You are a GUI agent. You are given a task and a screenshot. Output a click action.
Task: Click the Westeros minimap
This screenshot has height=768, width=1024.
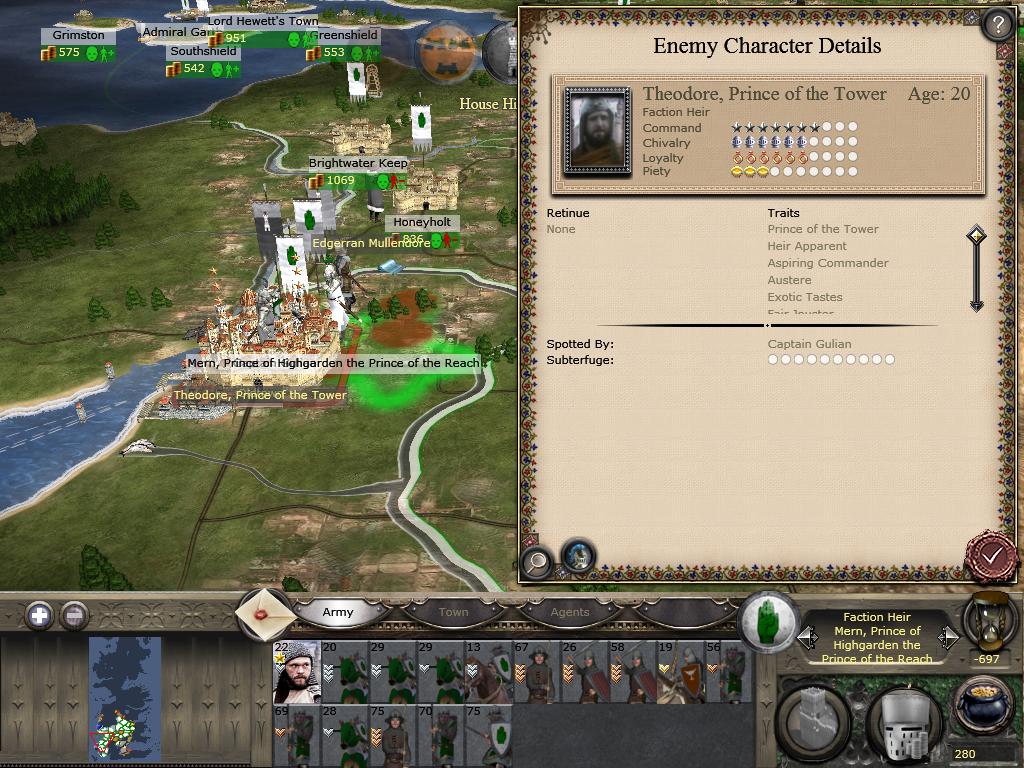coord(125,699)
